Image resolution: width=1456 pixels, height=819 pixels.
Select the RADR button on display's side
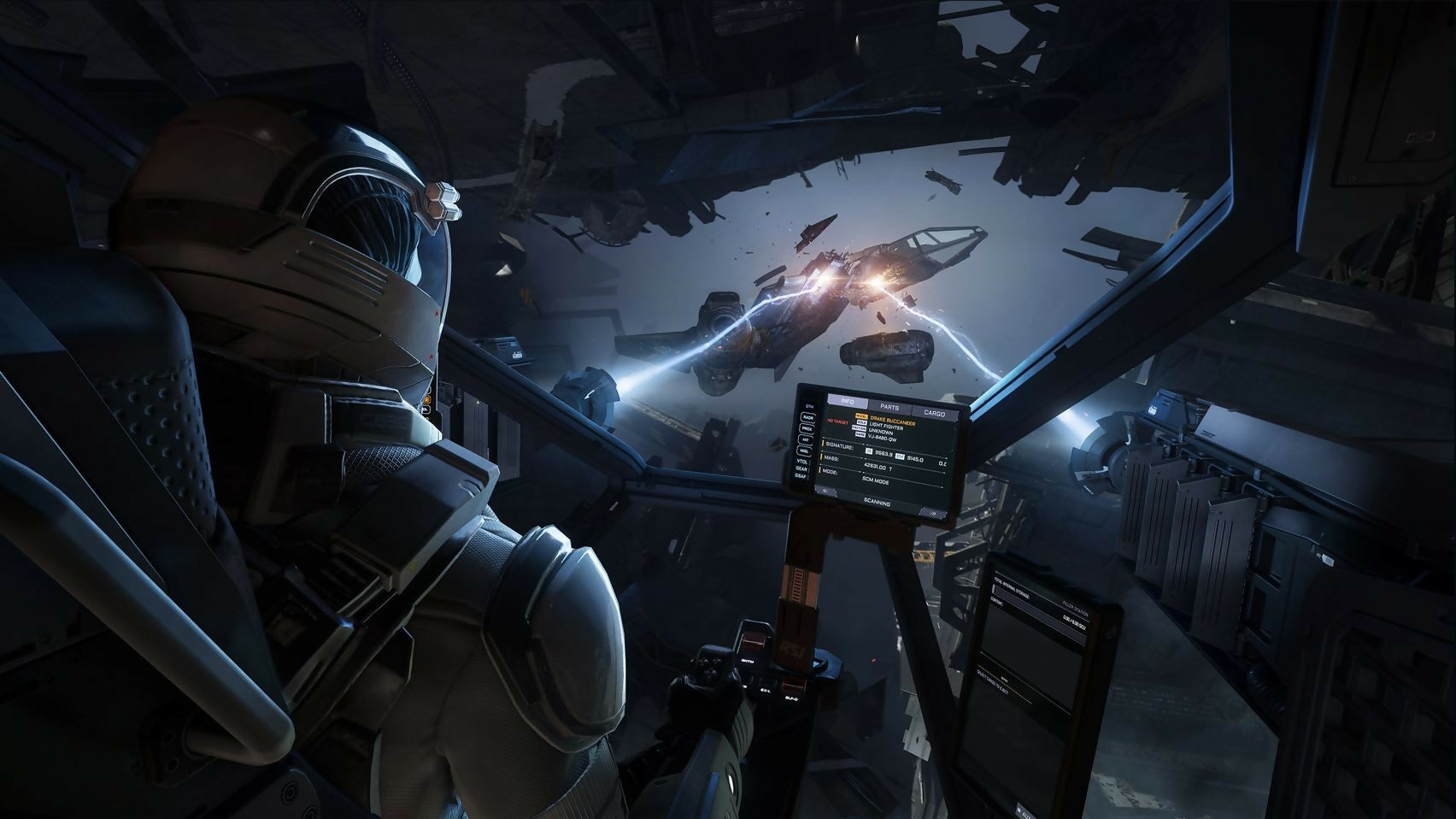click(807, 417)
